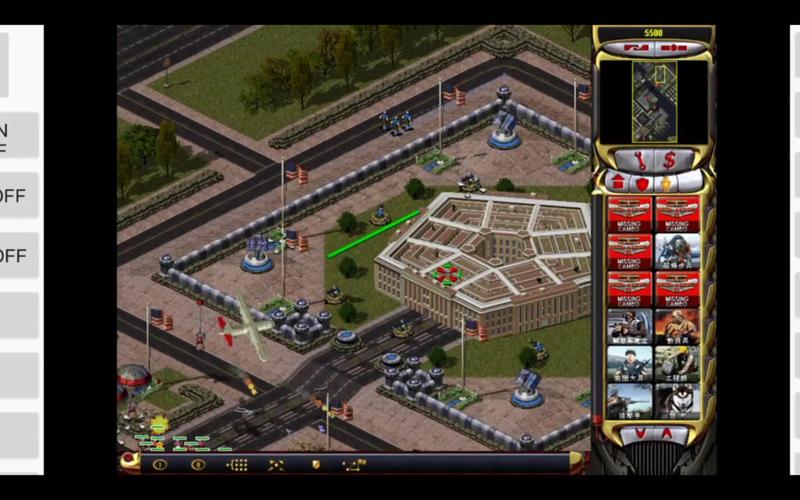Select team one on command bar
Image resolution: width=800 pixels, height=500 pixels.
pos(159,464)
